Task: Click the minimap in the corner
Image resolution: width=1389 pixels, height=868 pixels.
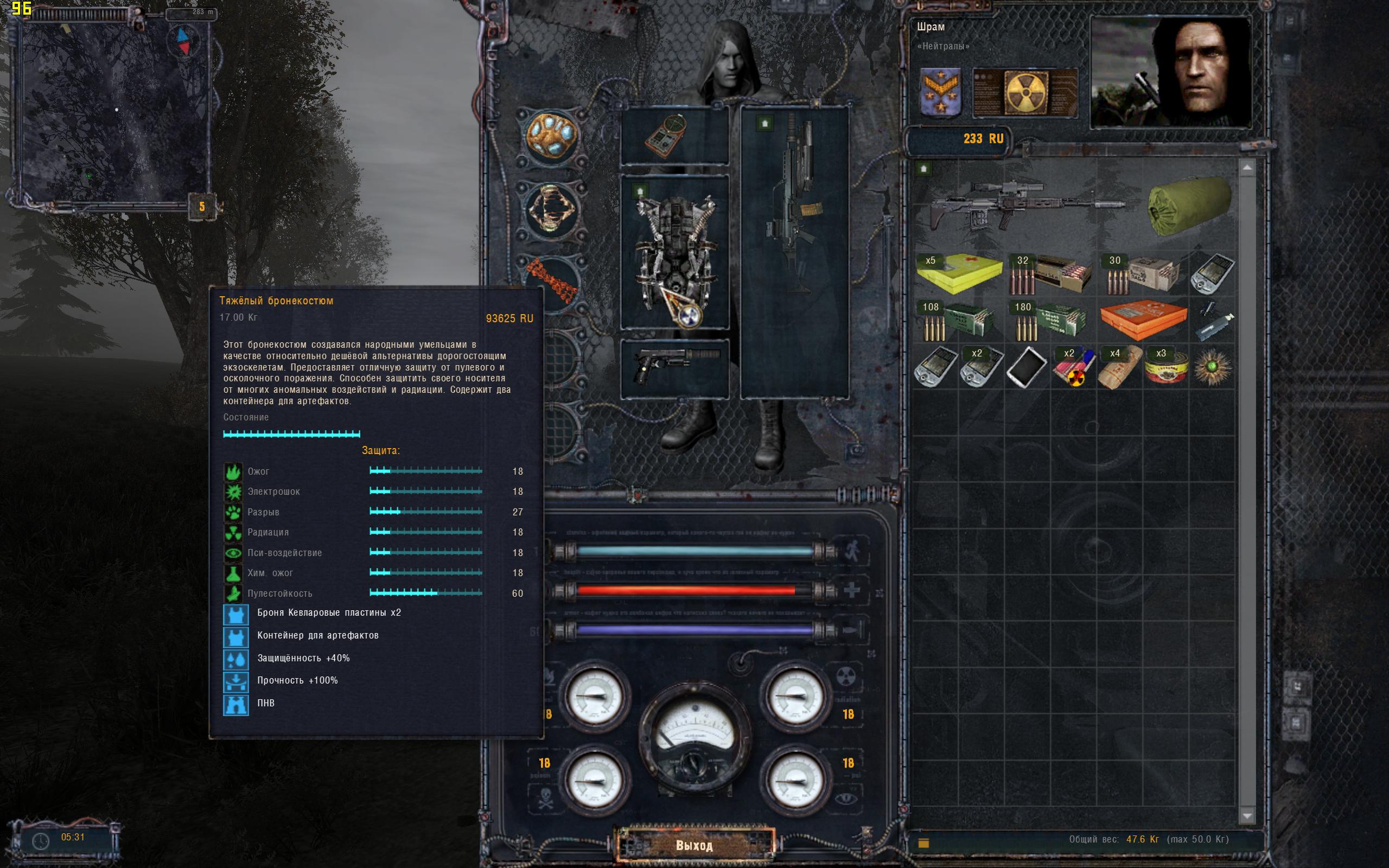Action: (112, 110)
